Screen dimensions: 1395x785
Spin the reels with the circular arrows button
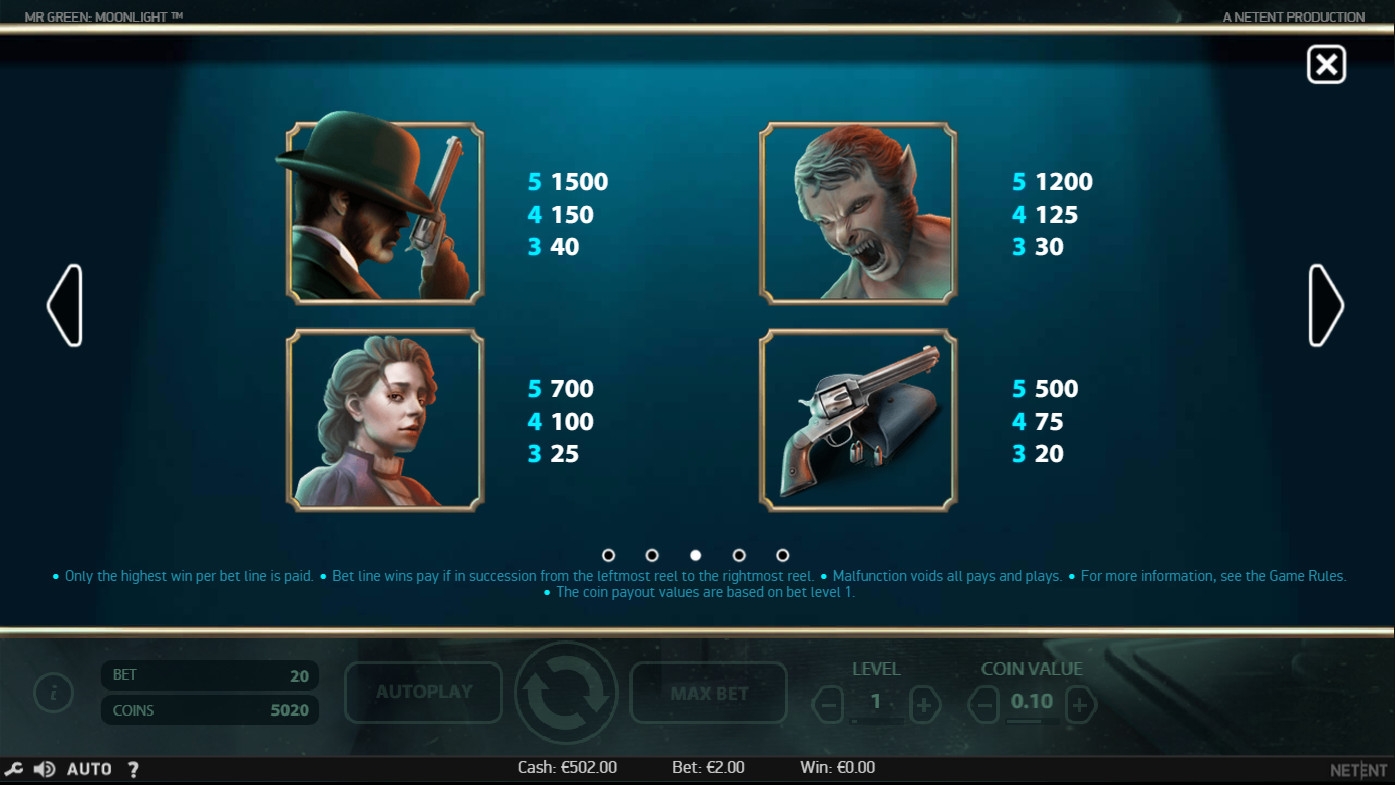(x=566, y=692)
